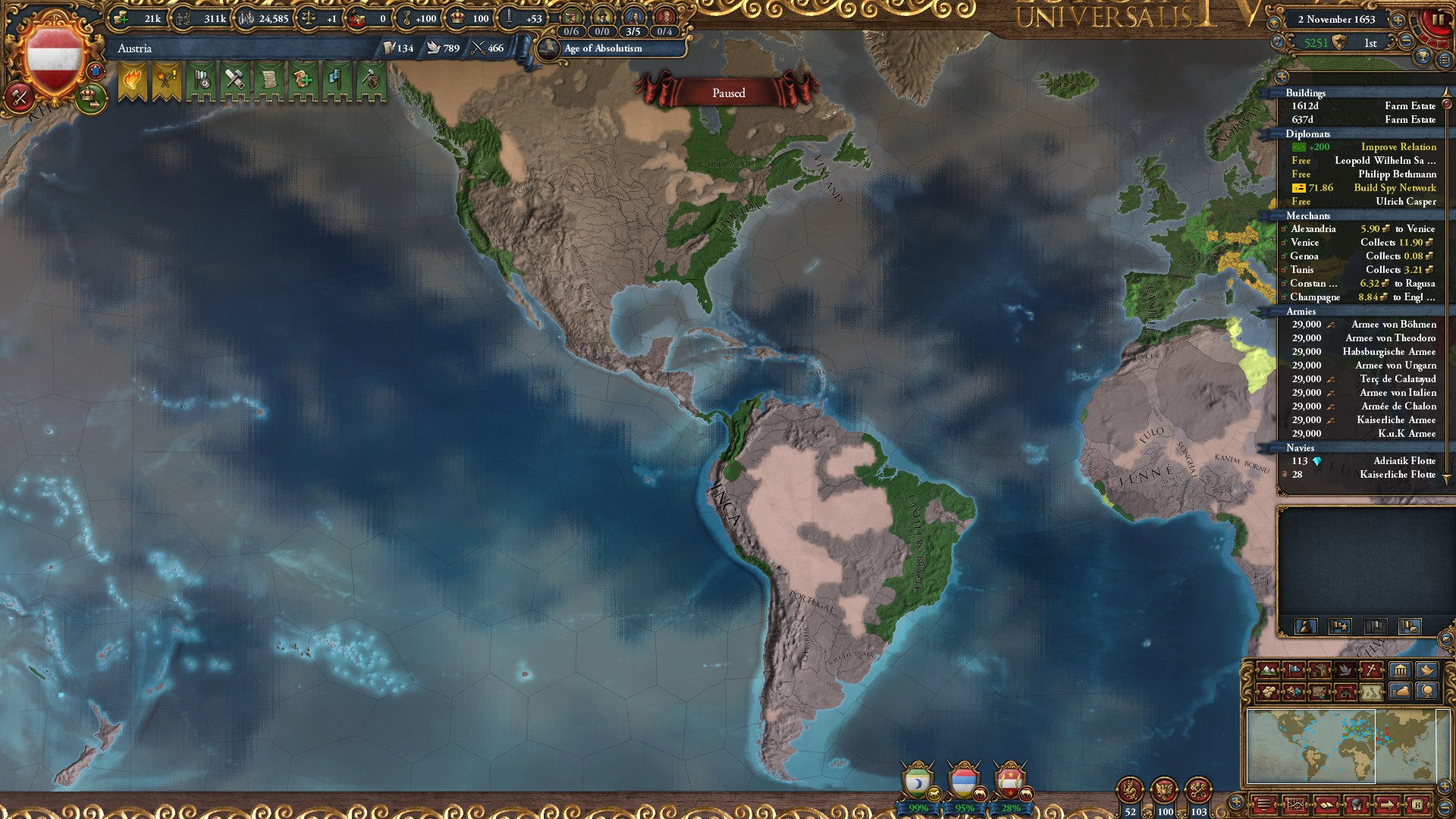Pause the game with the pause button

pyautogui.click(x=1438, y=20)
